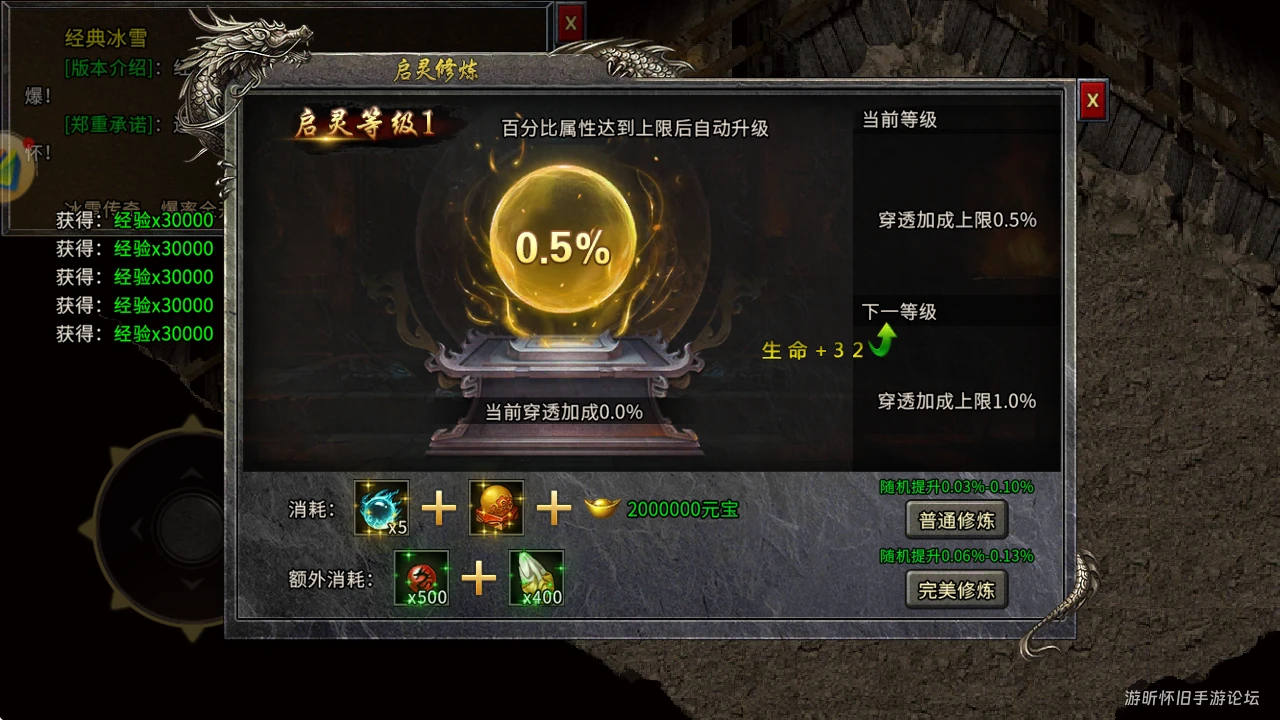Tap the gold ingot 元宝 icon

(601, 508)
